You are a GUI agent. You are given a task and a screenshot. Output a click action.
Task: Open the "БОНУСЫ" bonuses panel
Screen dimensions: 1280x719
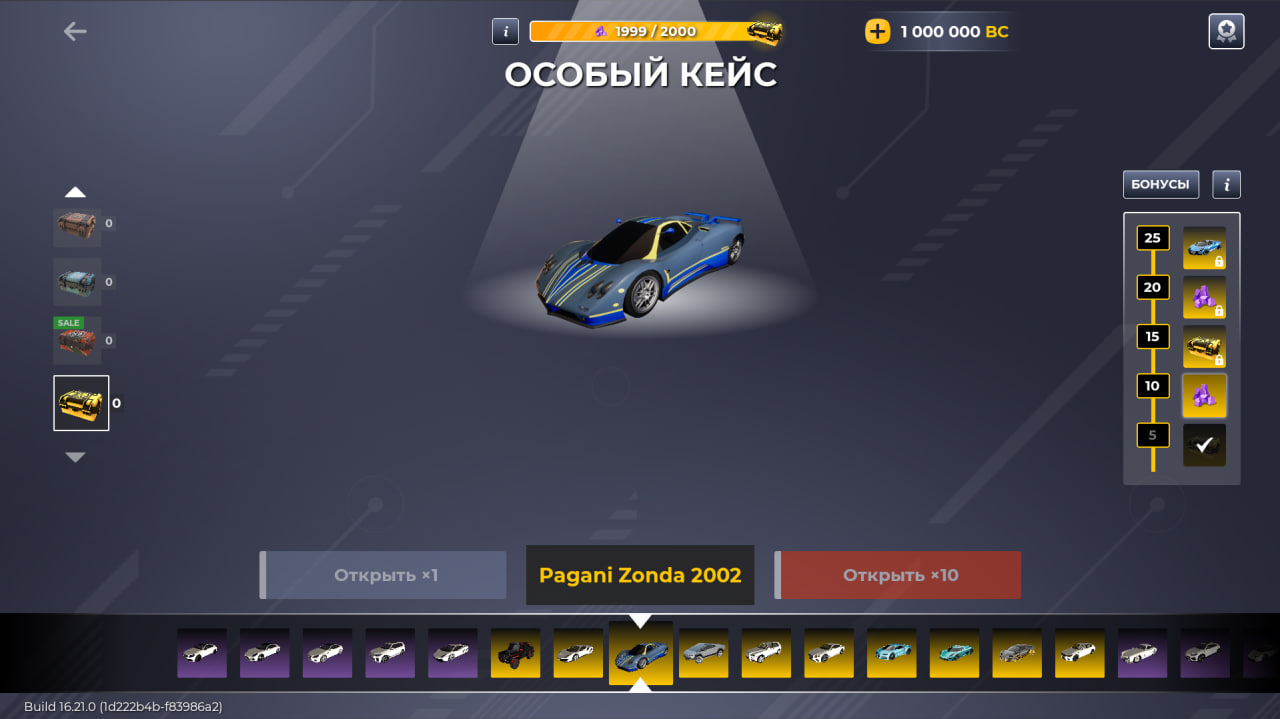(1160, 184)
